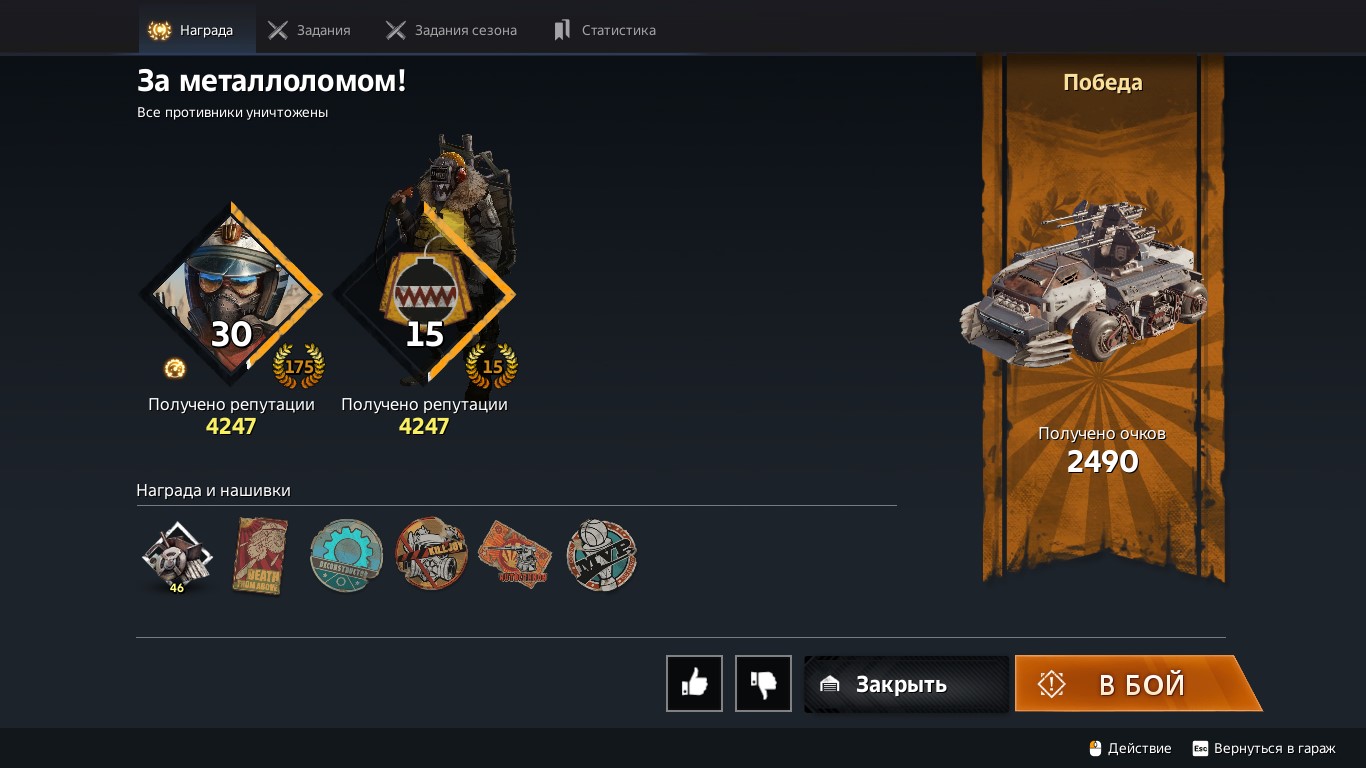Select the Задания сезона tab

452,30
